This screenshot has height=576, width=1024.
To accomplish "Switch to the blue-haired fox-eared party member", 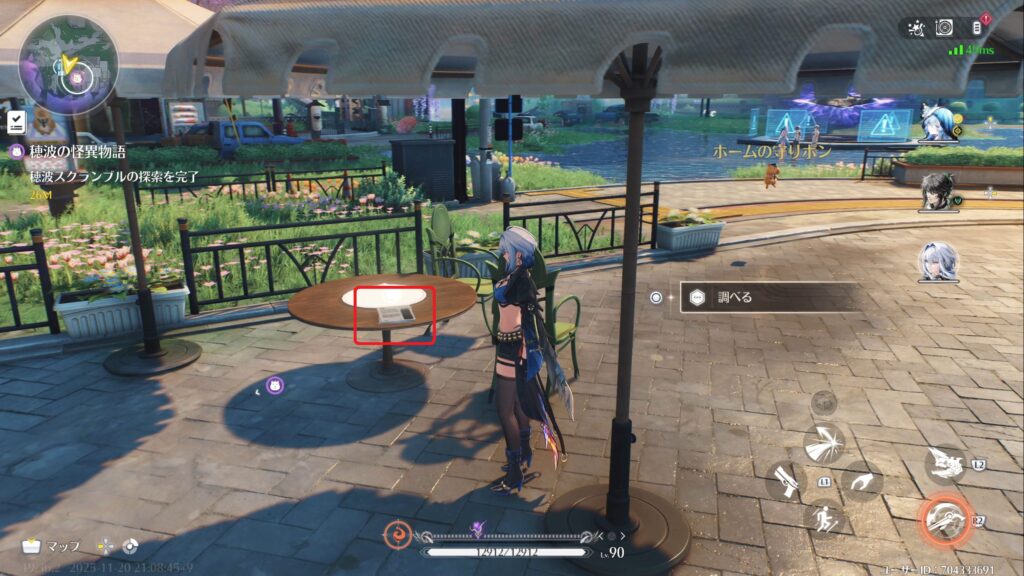I will click(935, 124).
